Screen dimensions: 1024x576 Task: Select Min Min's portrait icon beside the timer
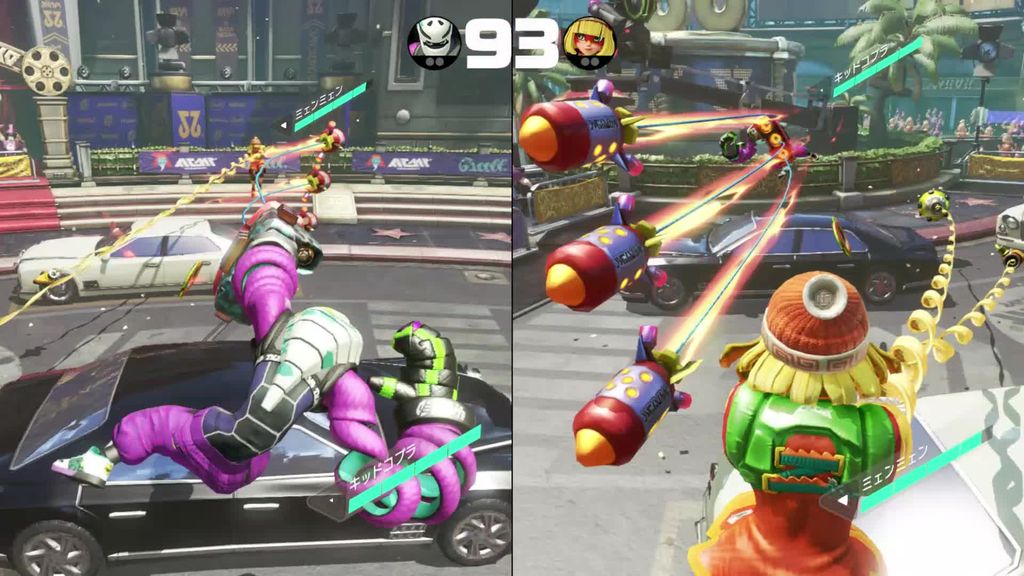[588, 42]
